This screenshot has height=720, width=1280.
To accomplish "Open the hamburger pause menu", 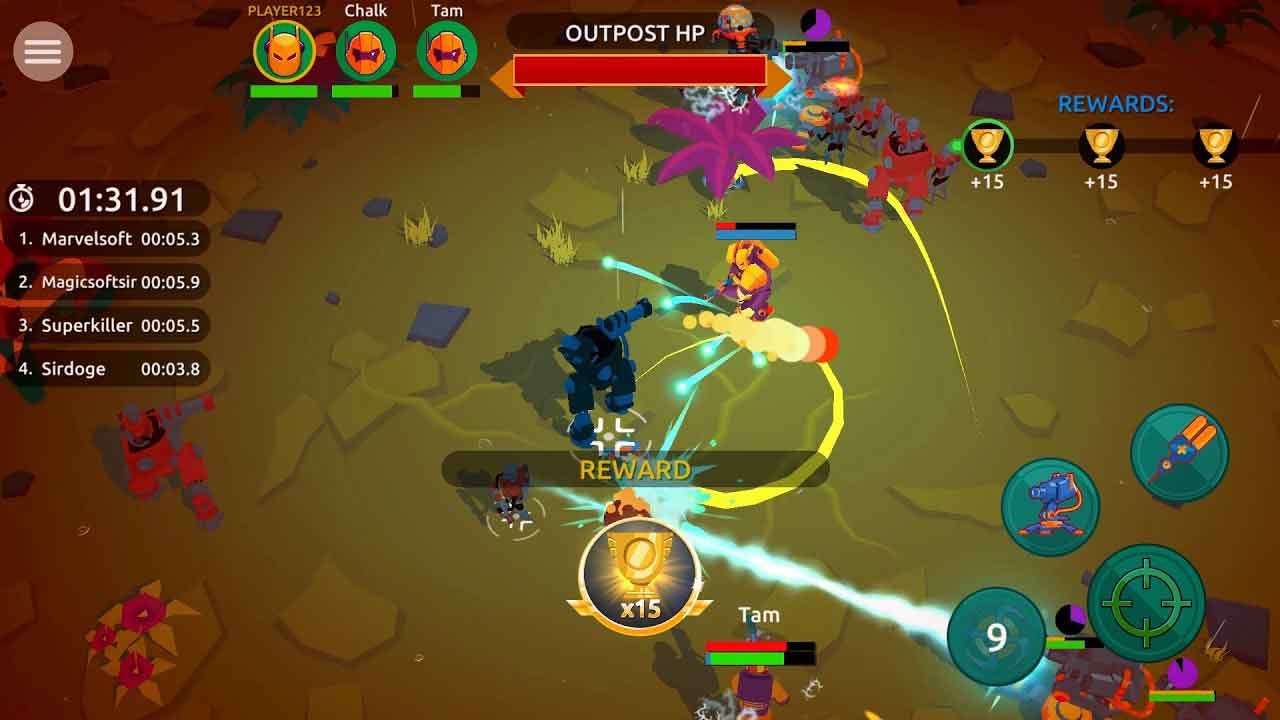I will (x=43, y=51).
